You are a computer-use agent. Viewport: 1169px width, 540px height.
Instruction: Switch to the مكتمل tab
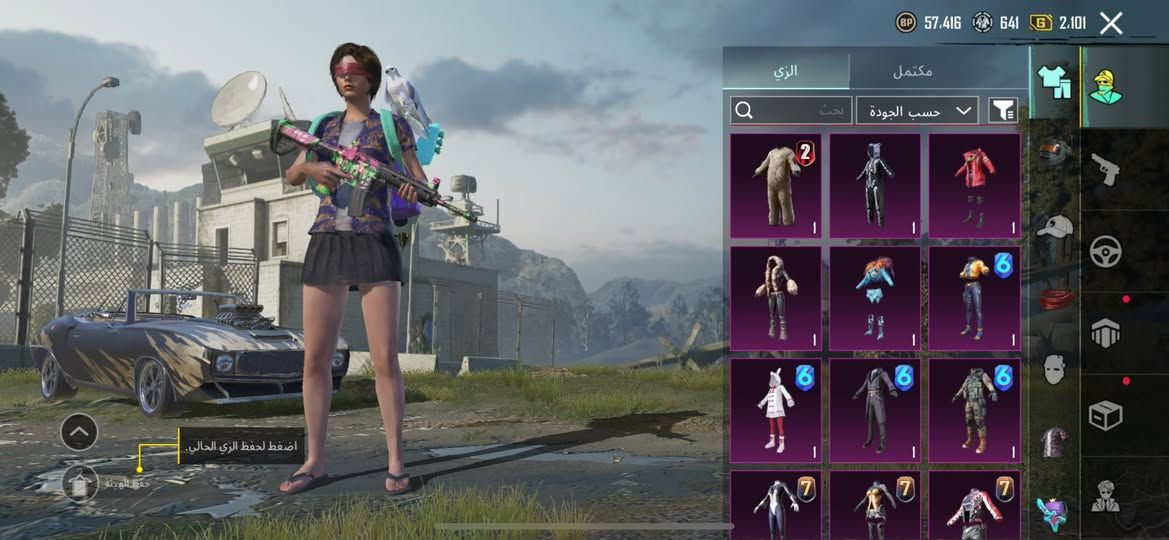click(911, 72)
